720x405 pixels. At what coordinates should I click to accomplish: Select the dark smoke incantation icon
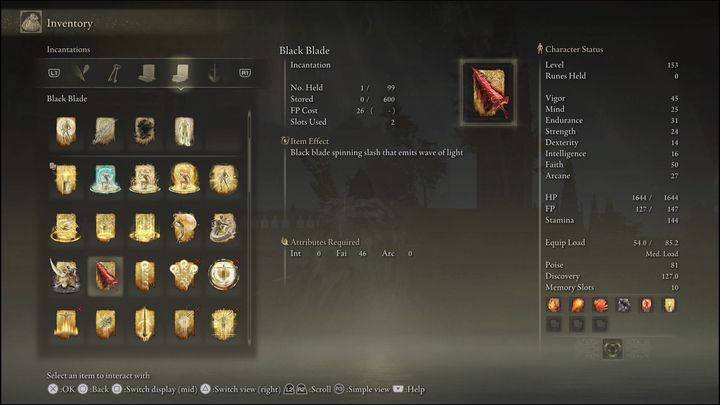coord(145,131)
